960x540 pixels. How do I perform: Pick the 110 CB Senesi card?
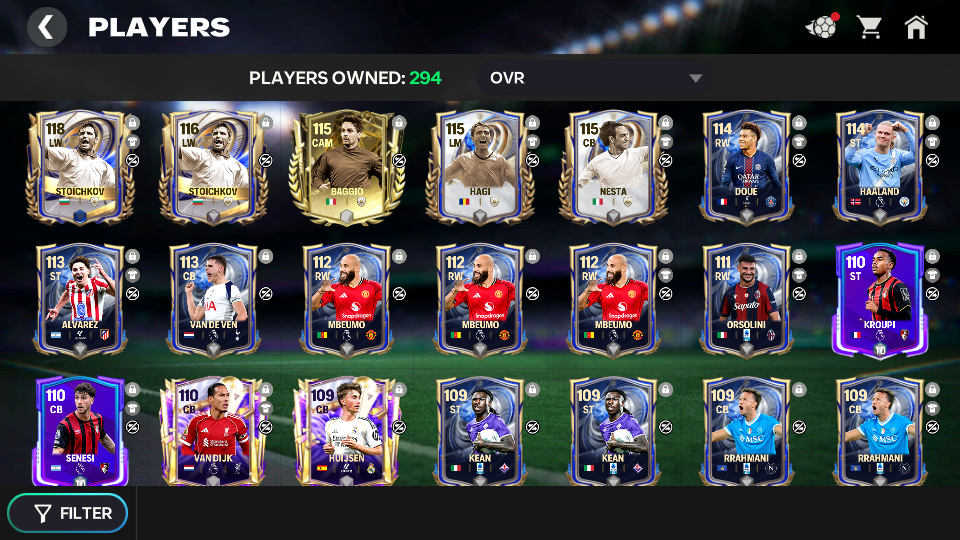80,432
